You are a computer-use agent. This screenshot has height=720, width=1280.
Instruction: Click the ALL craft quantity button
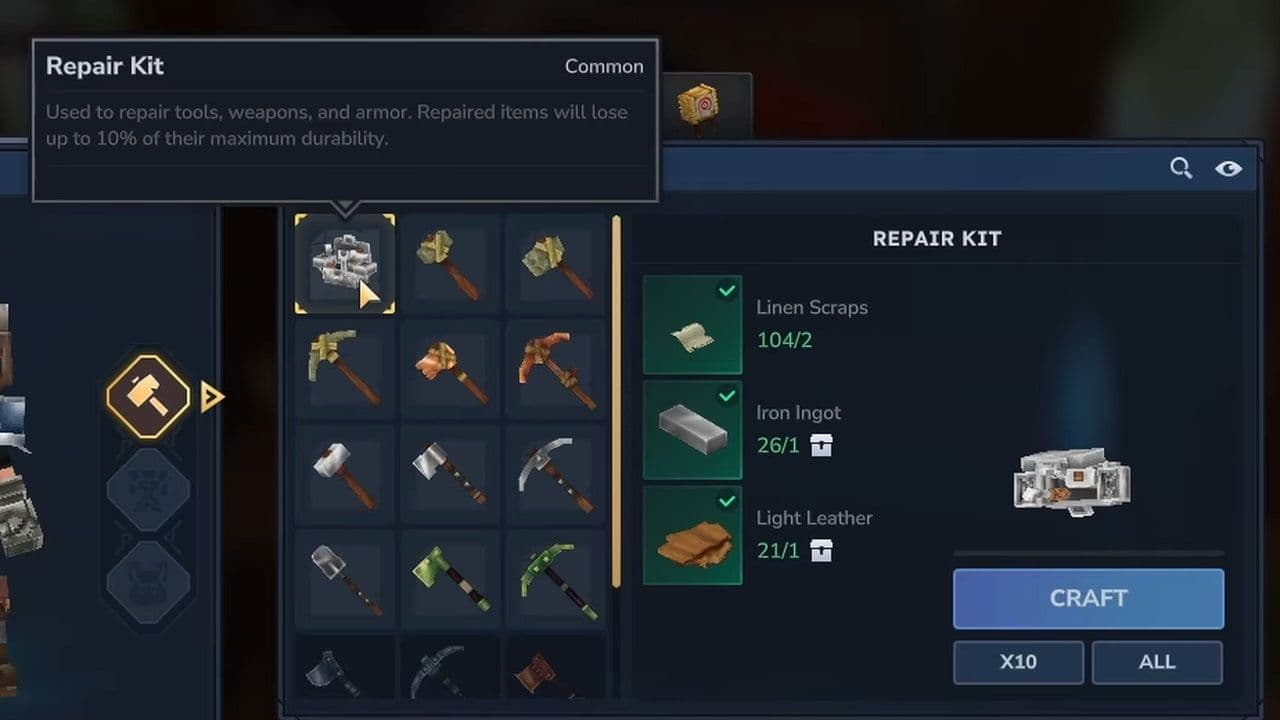[x=1157, y=662]
